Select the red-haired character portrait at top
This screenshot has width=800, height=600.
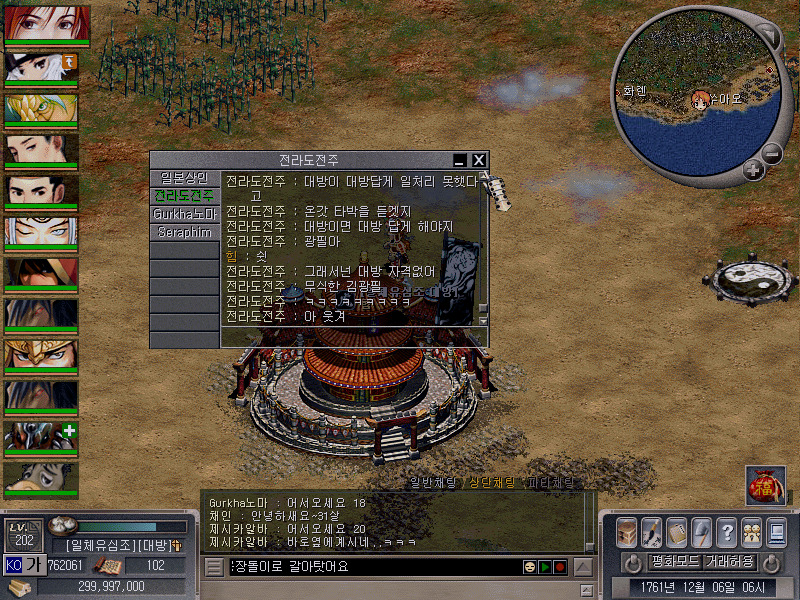pyautogui.click(x=47, y=22)
